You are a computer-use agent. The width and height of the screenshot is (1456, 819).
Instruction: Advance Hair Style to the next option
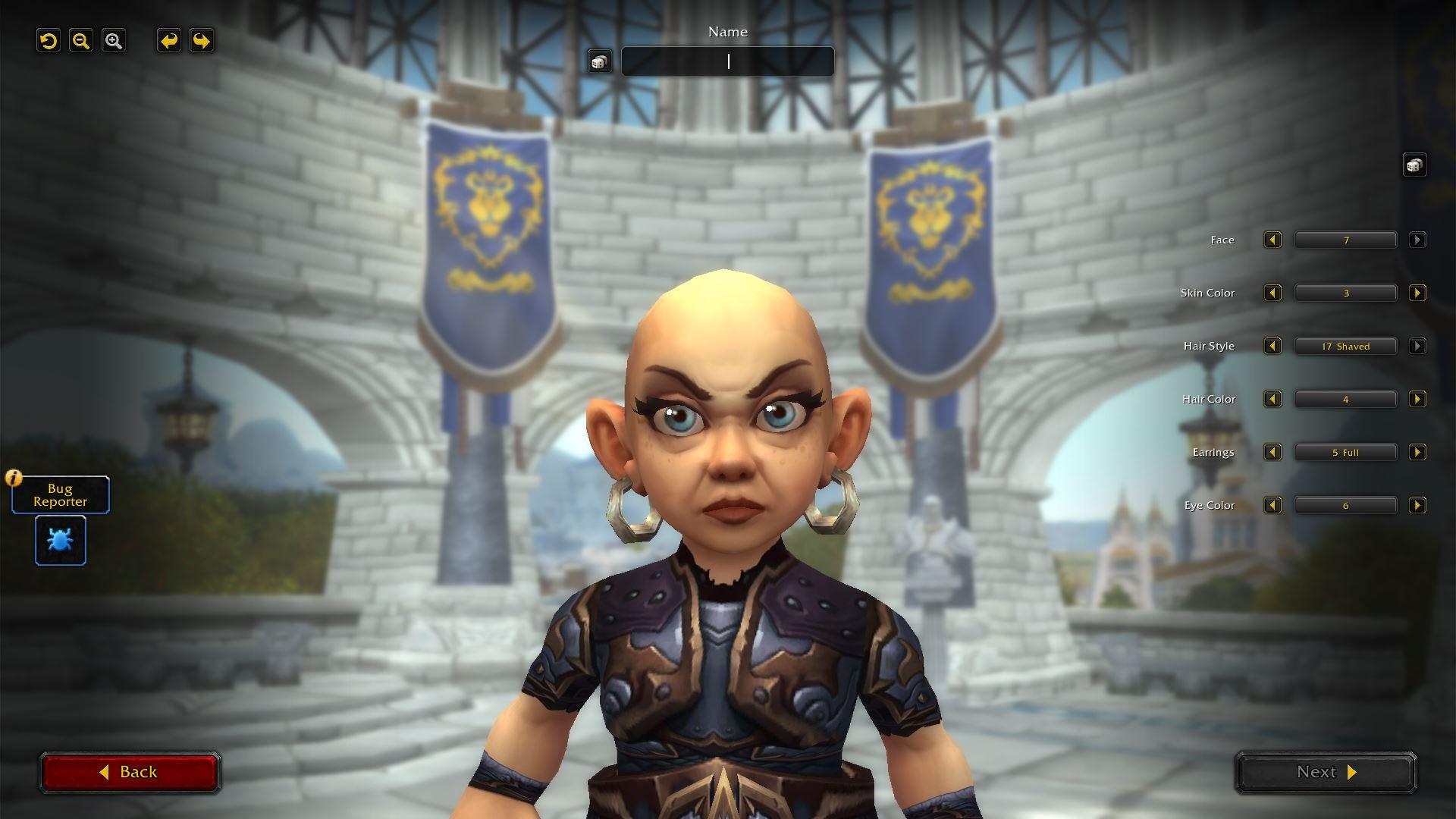tap(1418, 346)
